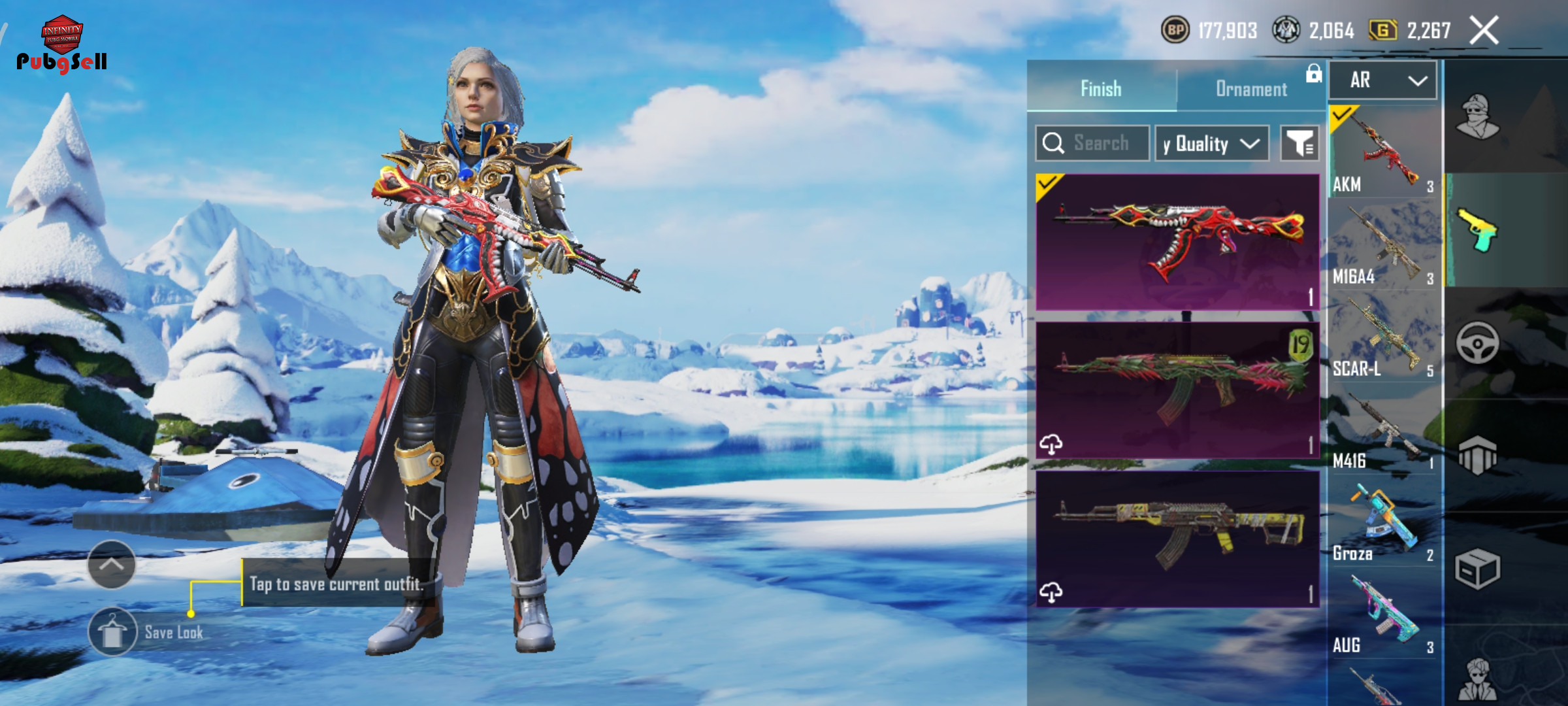Viewport: 1568px width, 706px height.
Task: Open the character outfit category with cap
Action: coord(1477,116)
